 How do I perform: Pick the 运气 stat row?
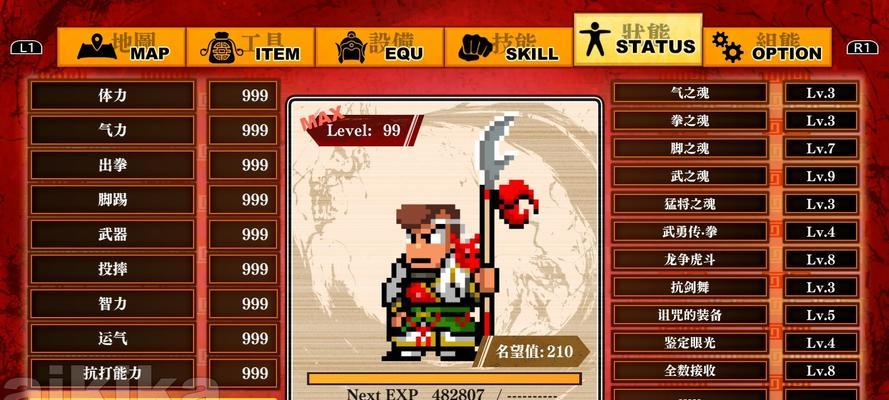[x=112, y=339]
